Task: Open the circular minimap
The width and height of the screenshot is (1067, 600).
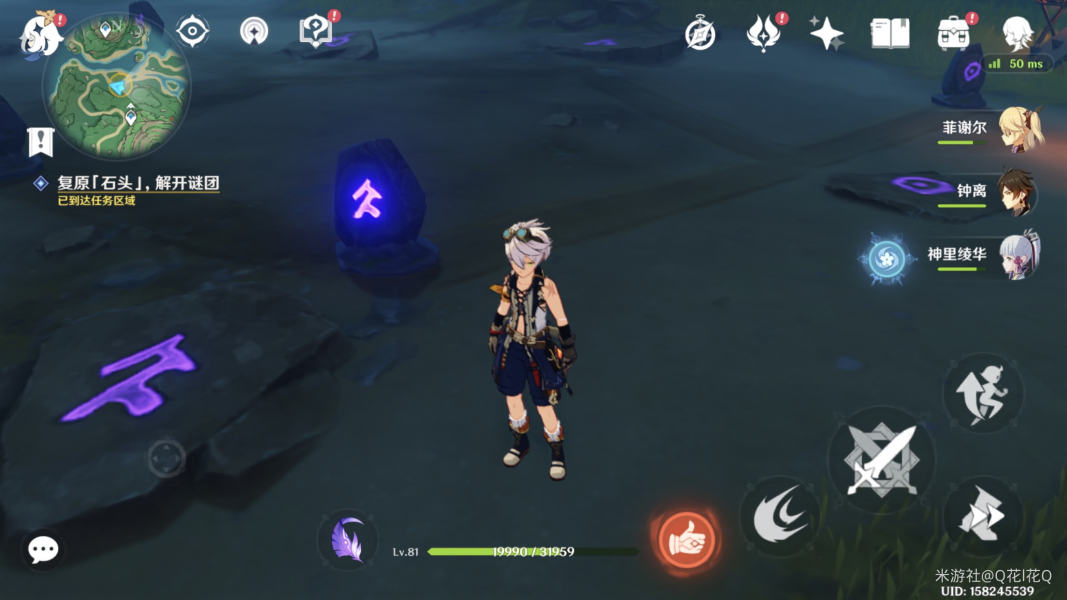Action: [x=116, y=85]
